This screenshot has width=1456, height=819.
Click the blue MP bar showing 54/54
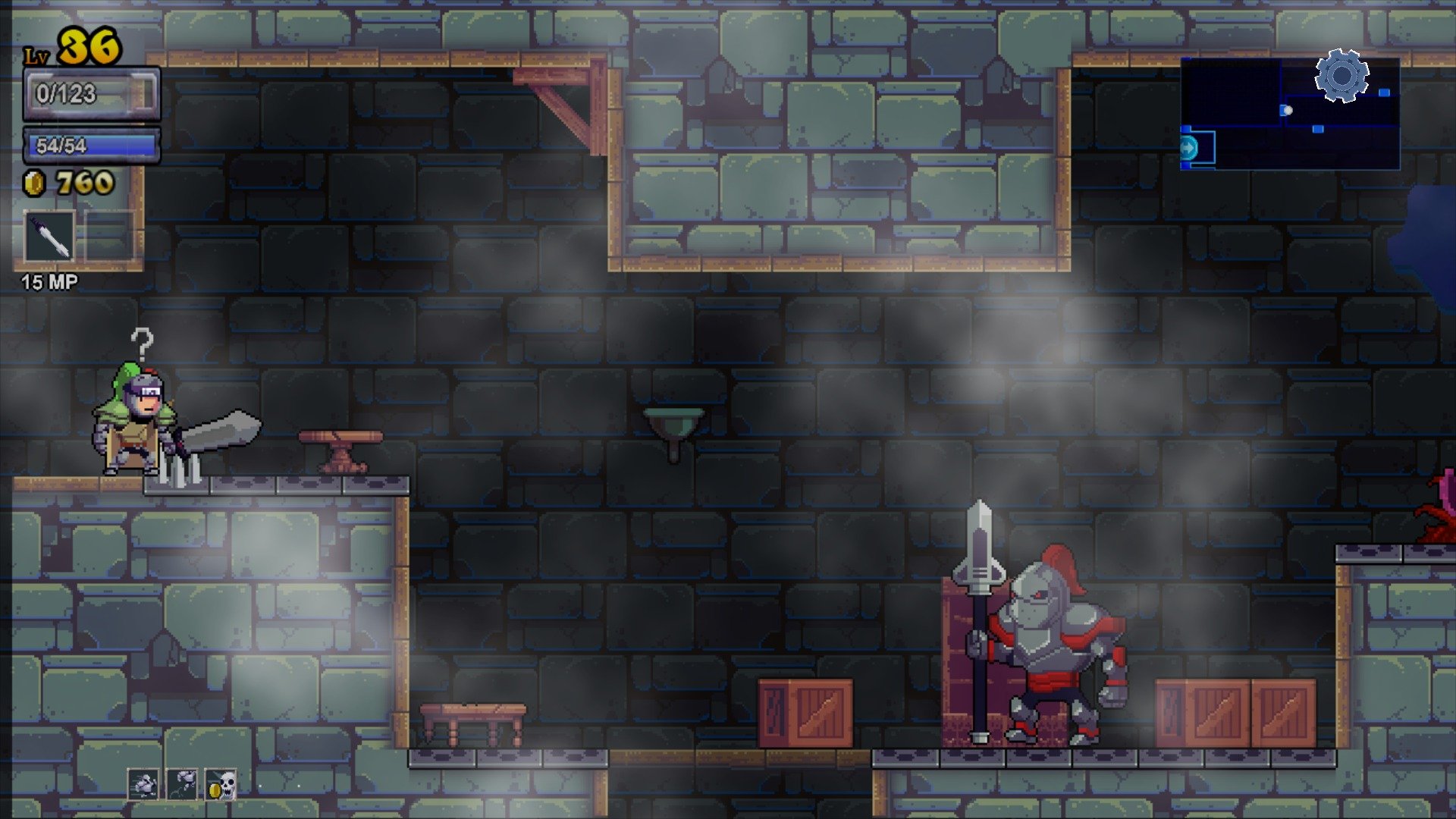click(91, 146)
